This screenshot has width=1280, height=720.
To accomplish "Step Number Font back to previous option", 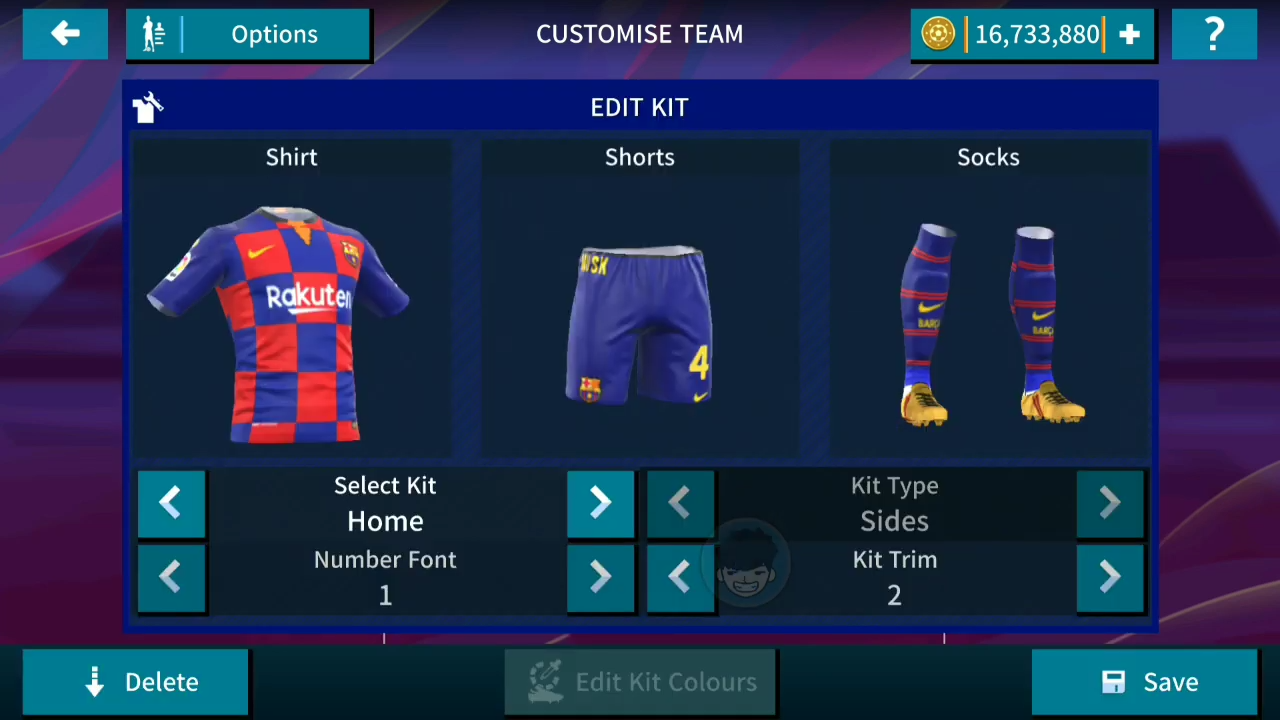I will coord(170,577).
